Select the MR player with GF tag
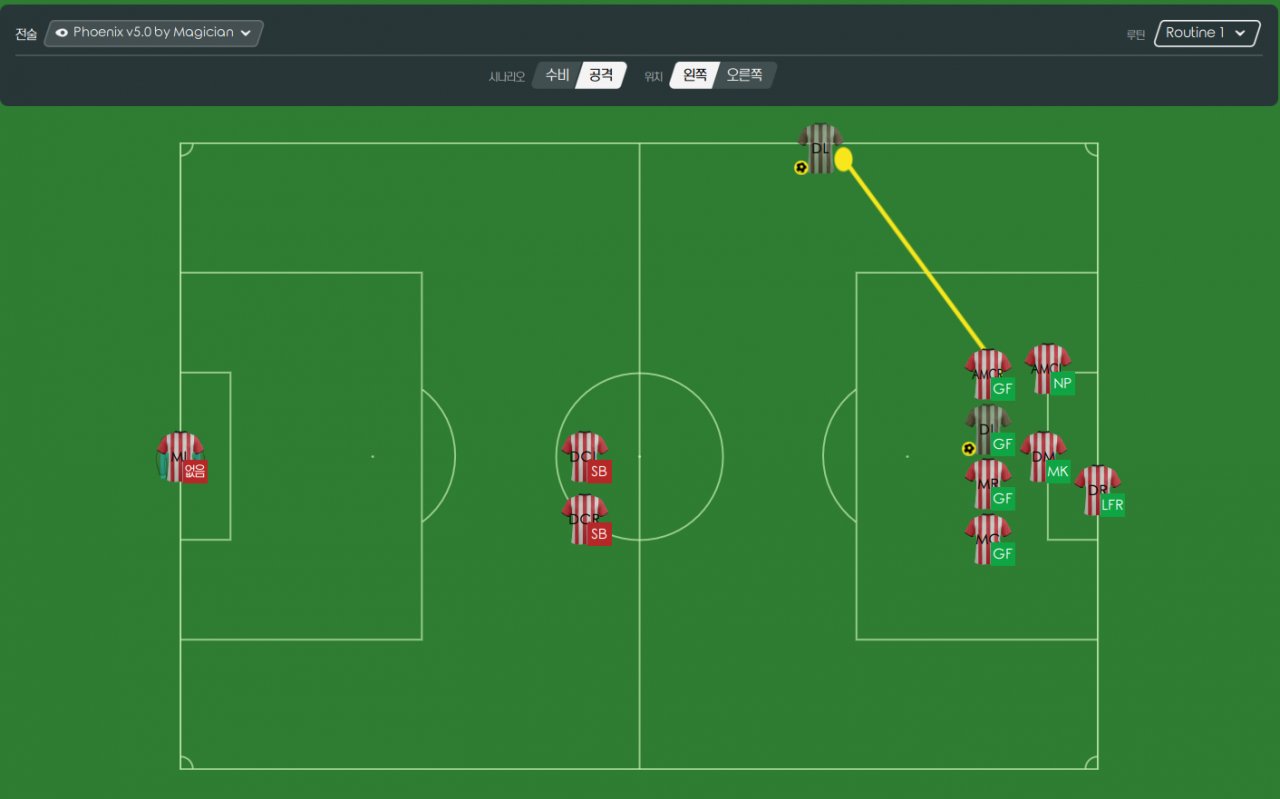 pyautogui.click(x=987, y=484)
